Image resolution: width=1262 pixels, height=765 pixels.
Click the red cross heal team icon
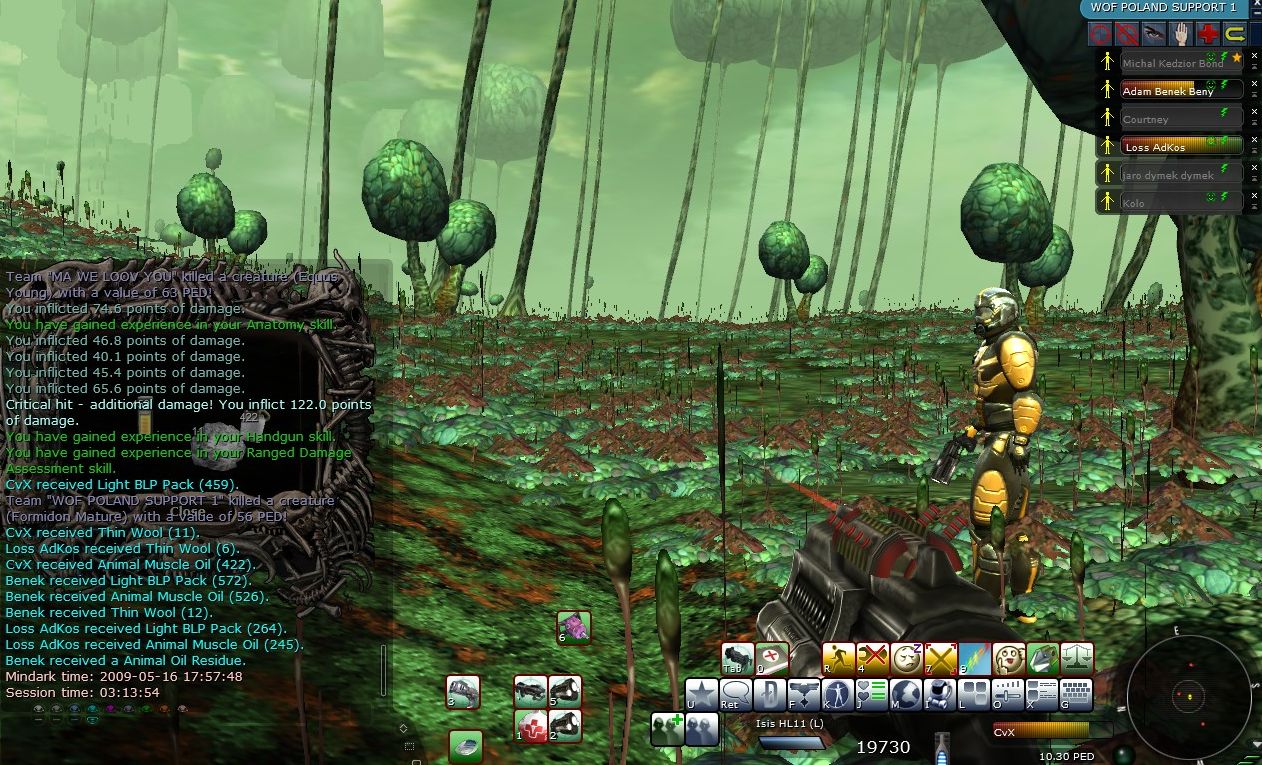click(x=1208, y=35)
